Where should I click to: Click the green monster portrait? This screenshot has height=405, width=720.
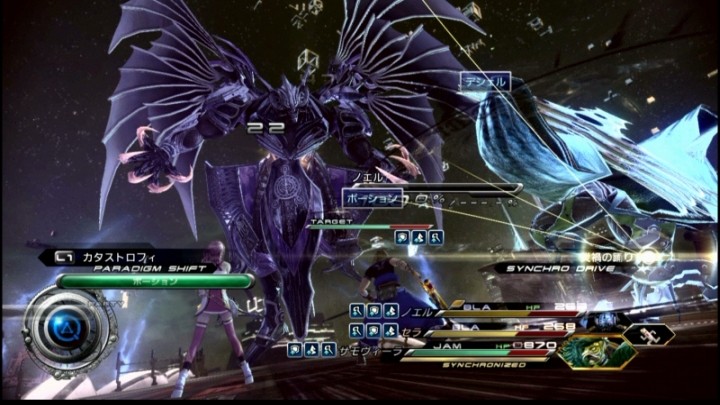598,351
